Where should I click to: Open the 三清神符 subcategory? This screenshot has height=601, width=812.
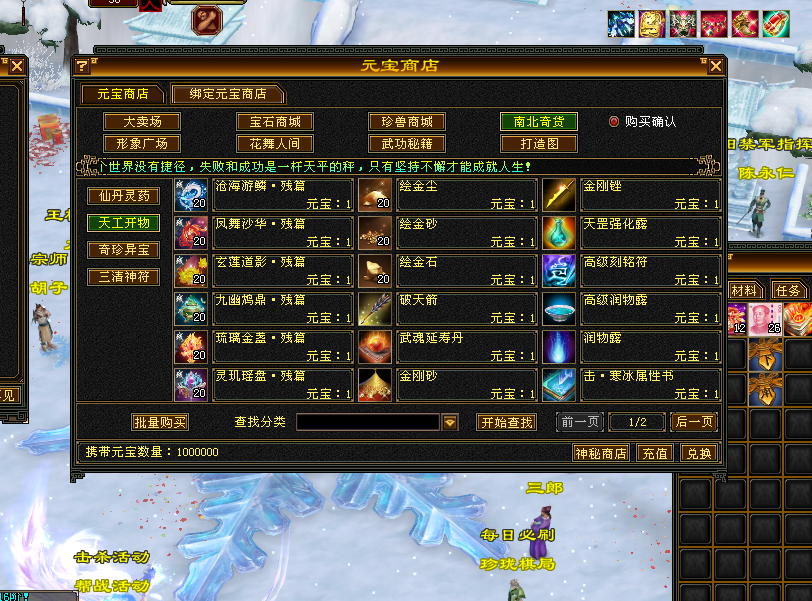tap(124, 276)
